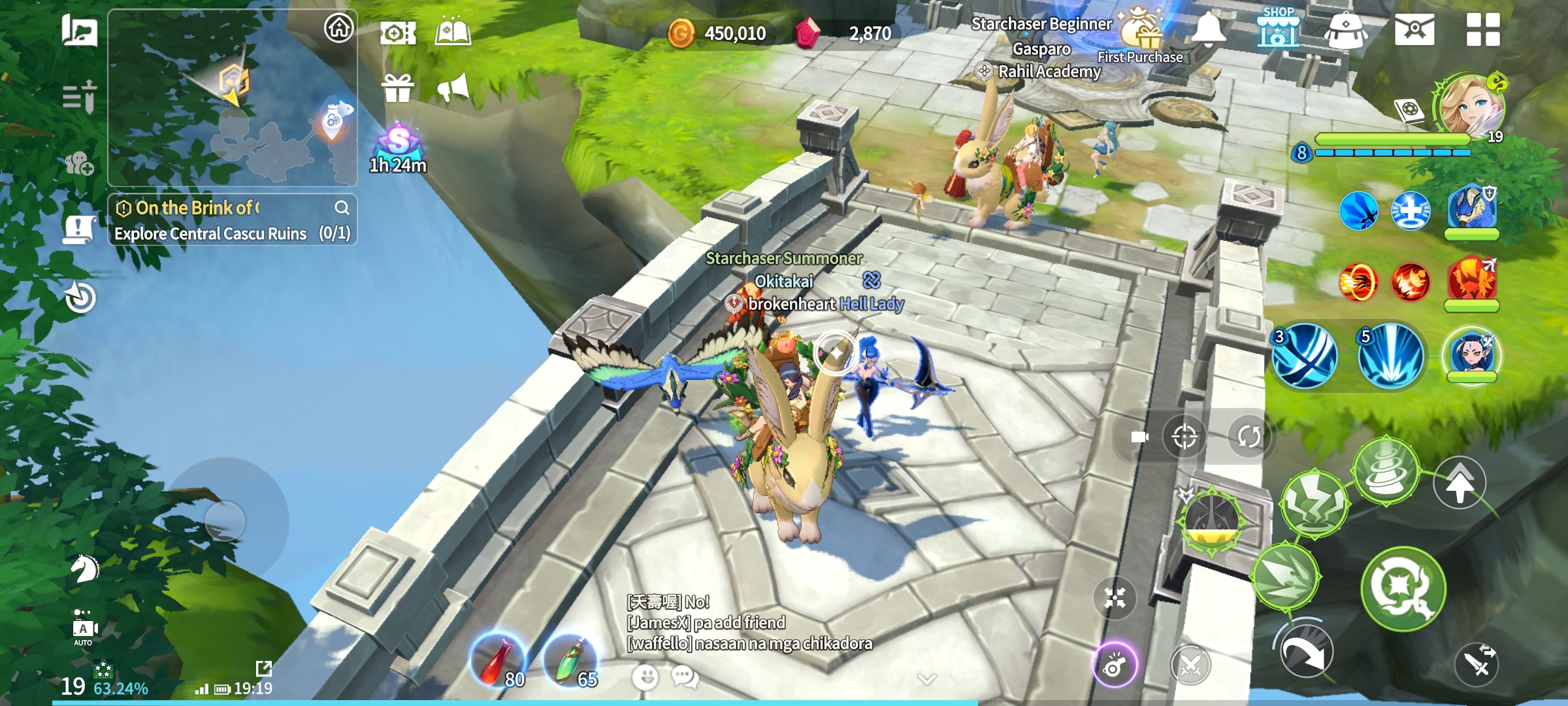Jump with the up arrow button
The image size is (1568, 706).
[x=1459, y=484]
